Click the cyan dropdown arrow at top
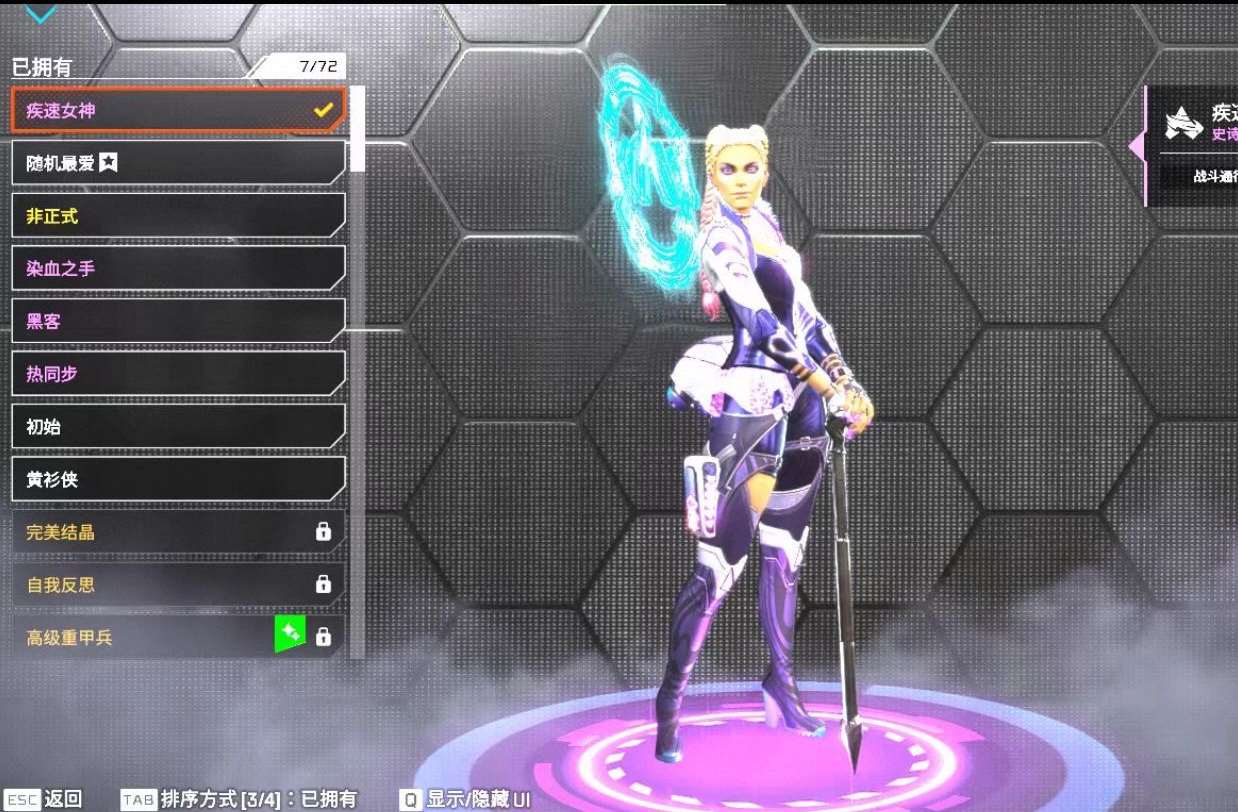 point(41,13)
